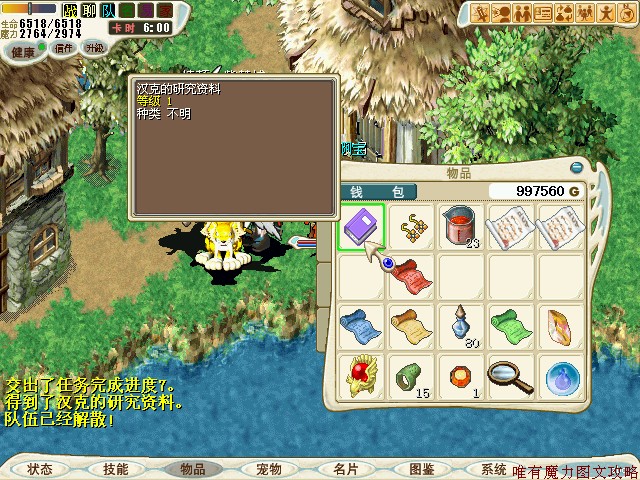Select the red liquid beaker stack
The image size is (640, 480).
click(461, 226)
